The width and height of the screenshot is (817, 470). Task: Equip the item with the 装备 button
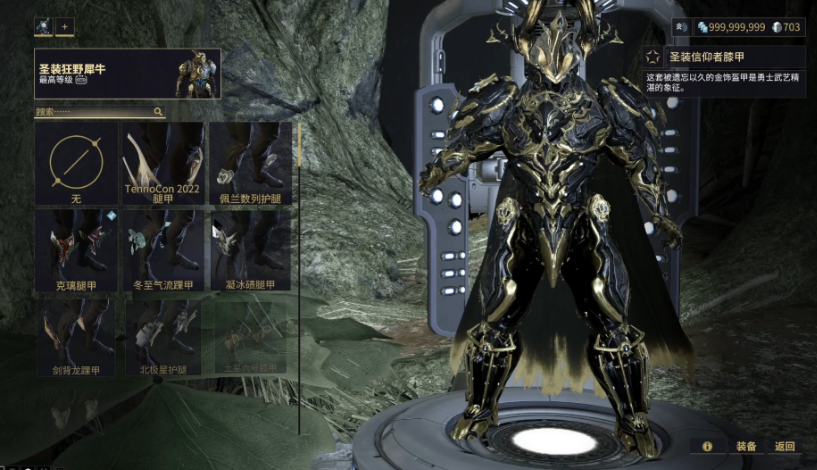pyautogui.click(x=746, y=446)
